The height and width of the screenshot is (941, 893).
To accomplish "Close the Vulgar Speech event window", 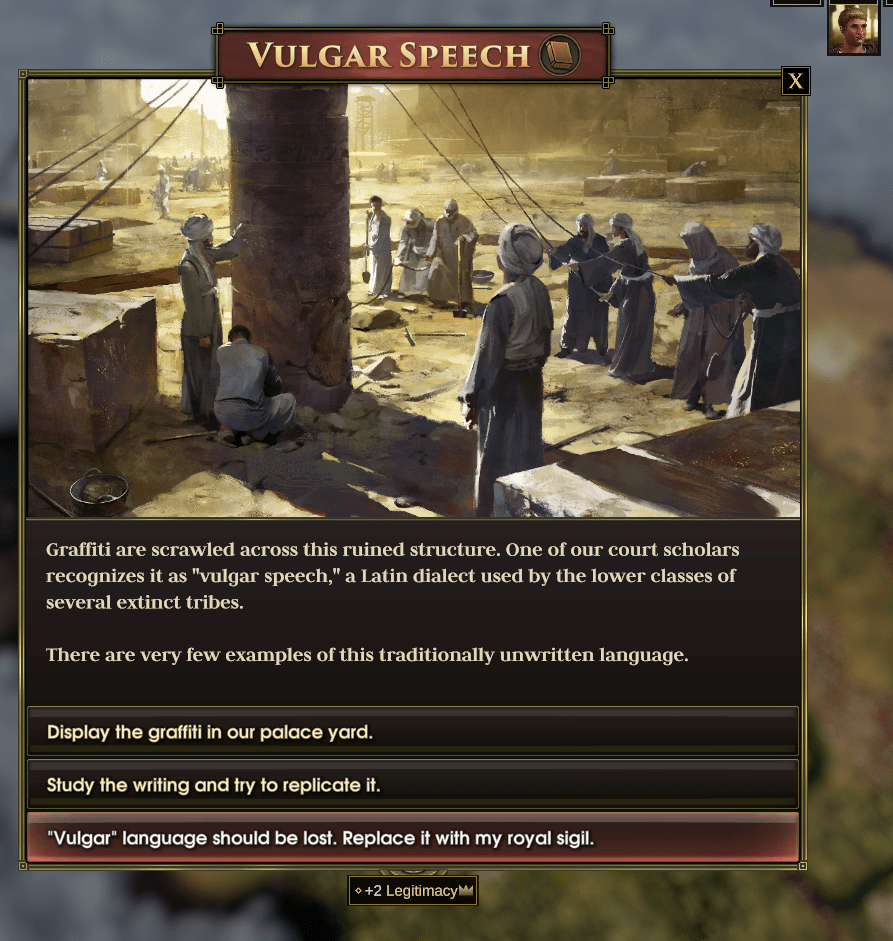I will [x=795, y=82].
